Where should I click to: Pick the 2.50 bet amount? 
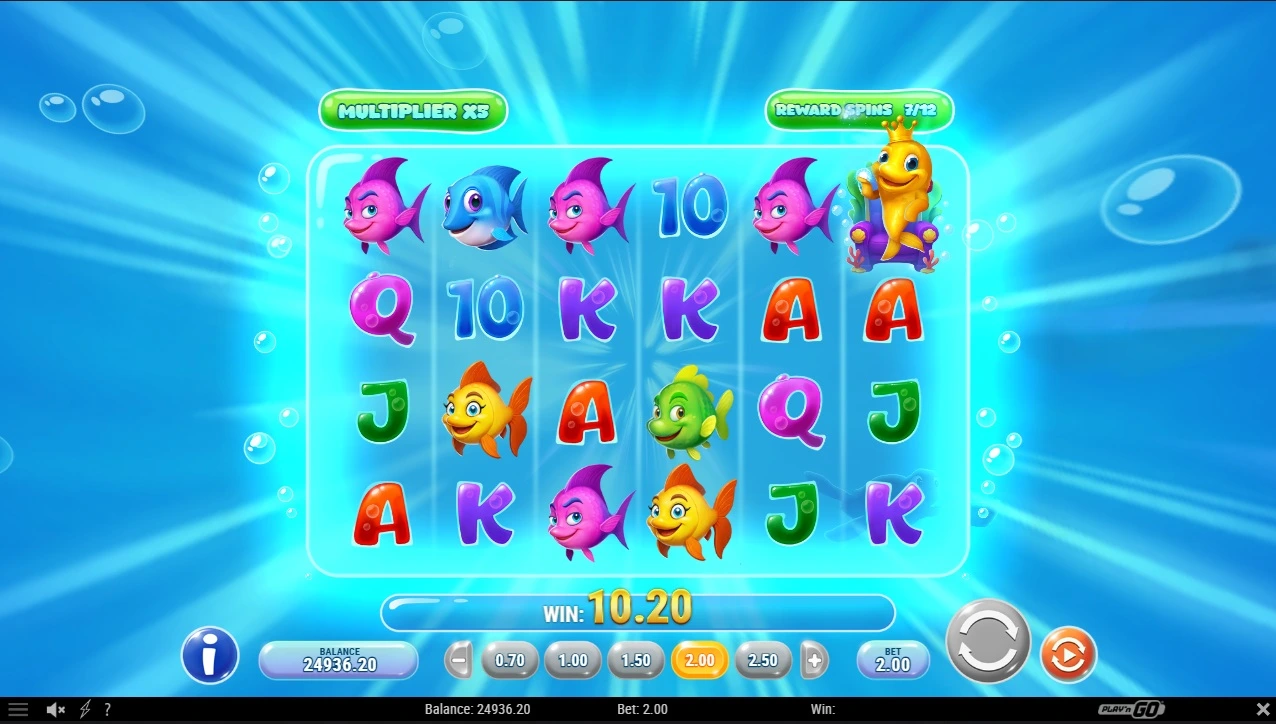coord(763,660)
